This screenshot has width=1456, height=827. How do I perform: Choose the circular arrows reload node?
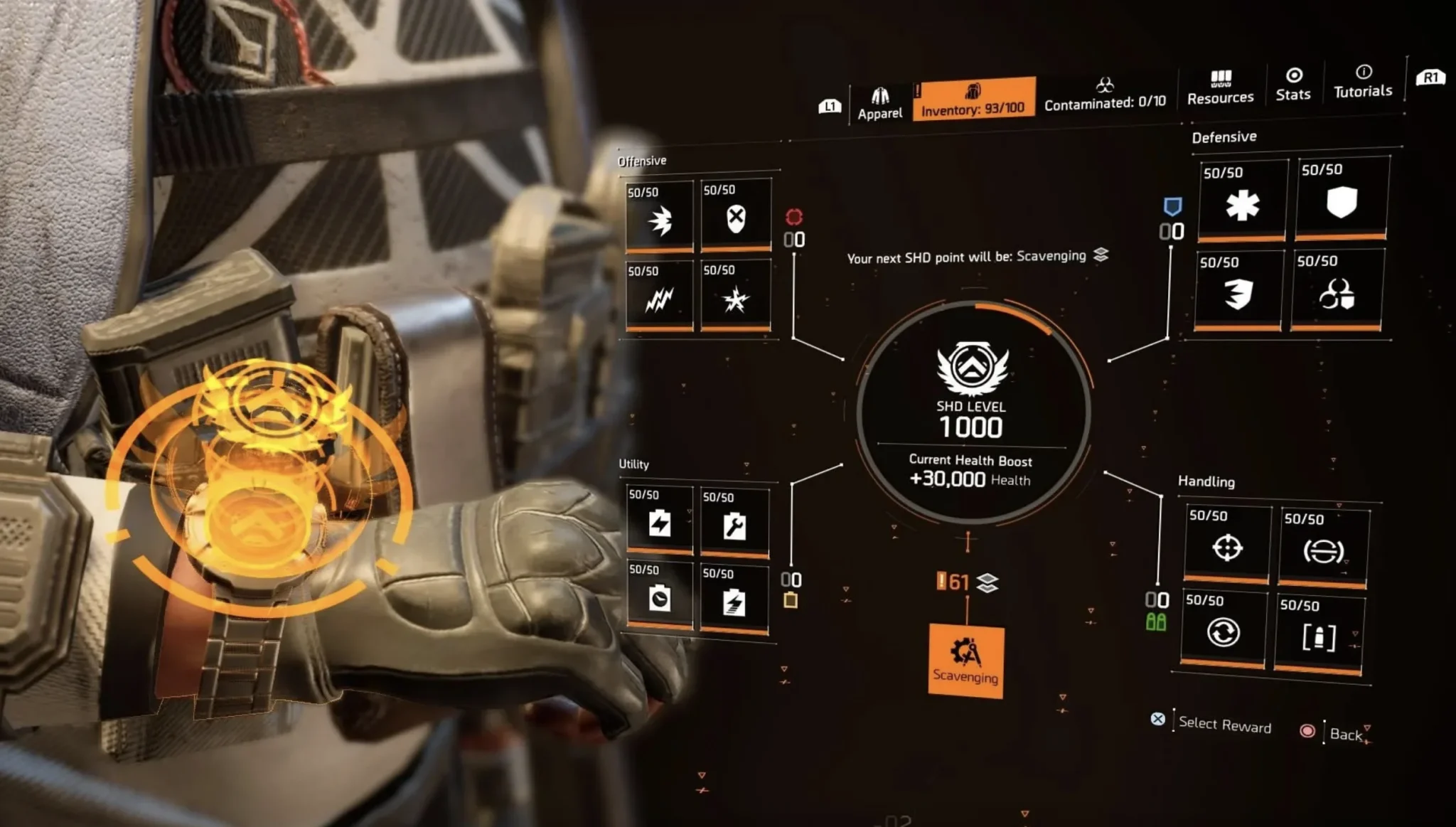1223,630
